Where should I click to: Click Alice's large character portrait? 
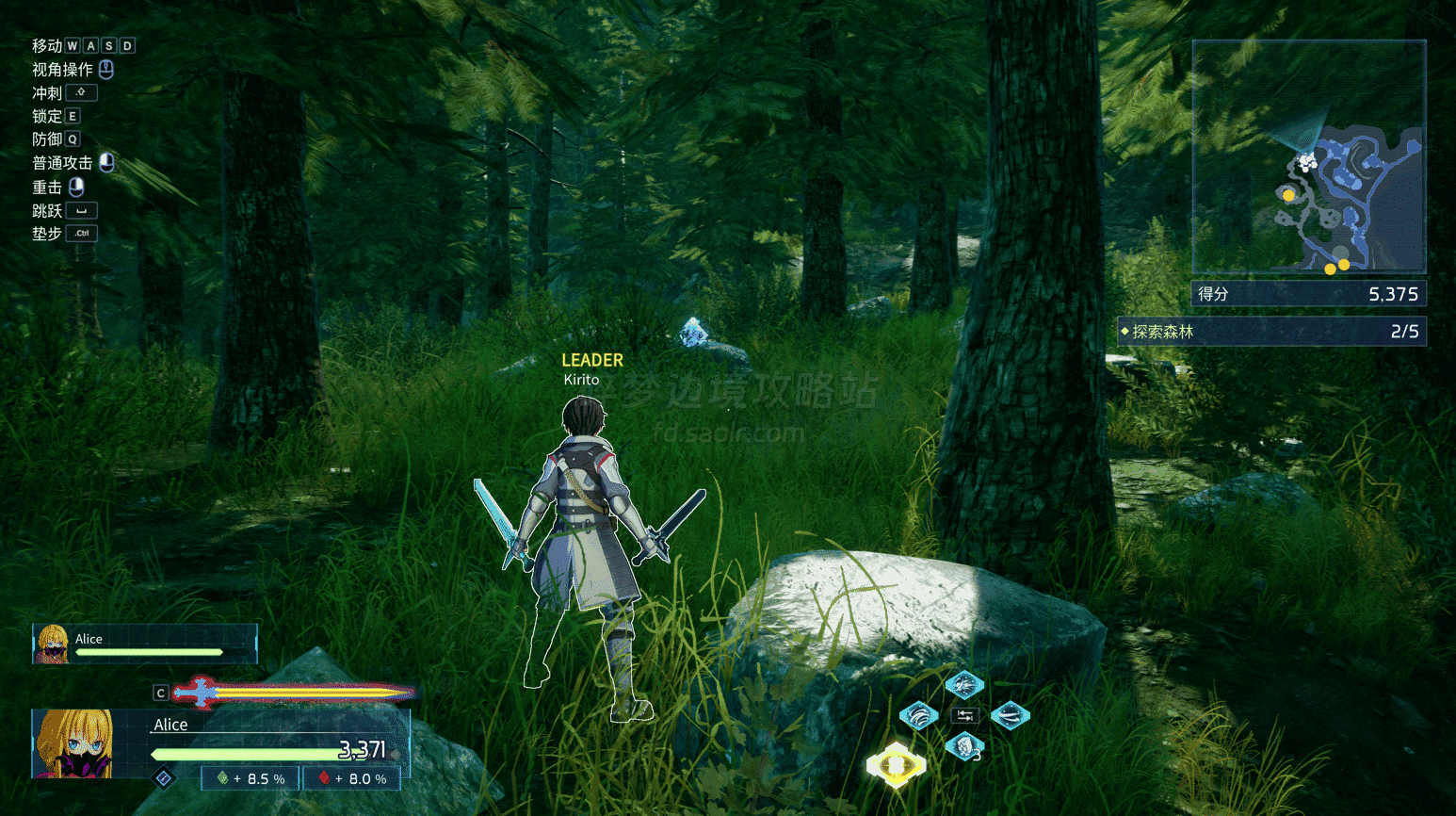coord(73,743)
